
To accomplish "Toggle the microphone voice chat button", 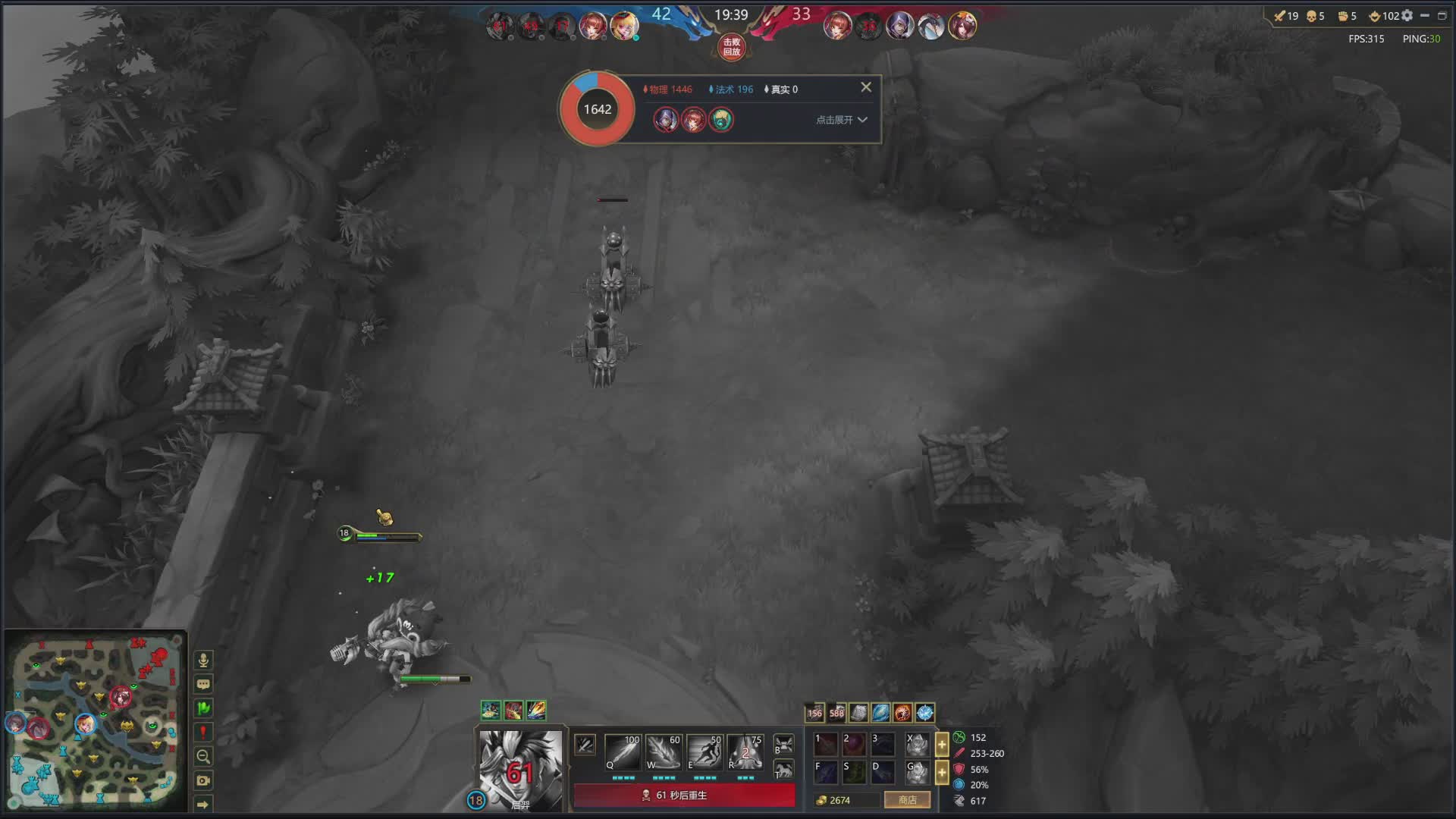I will (x=203, y=660).
